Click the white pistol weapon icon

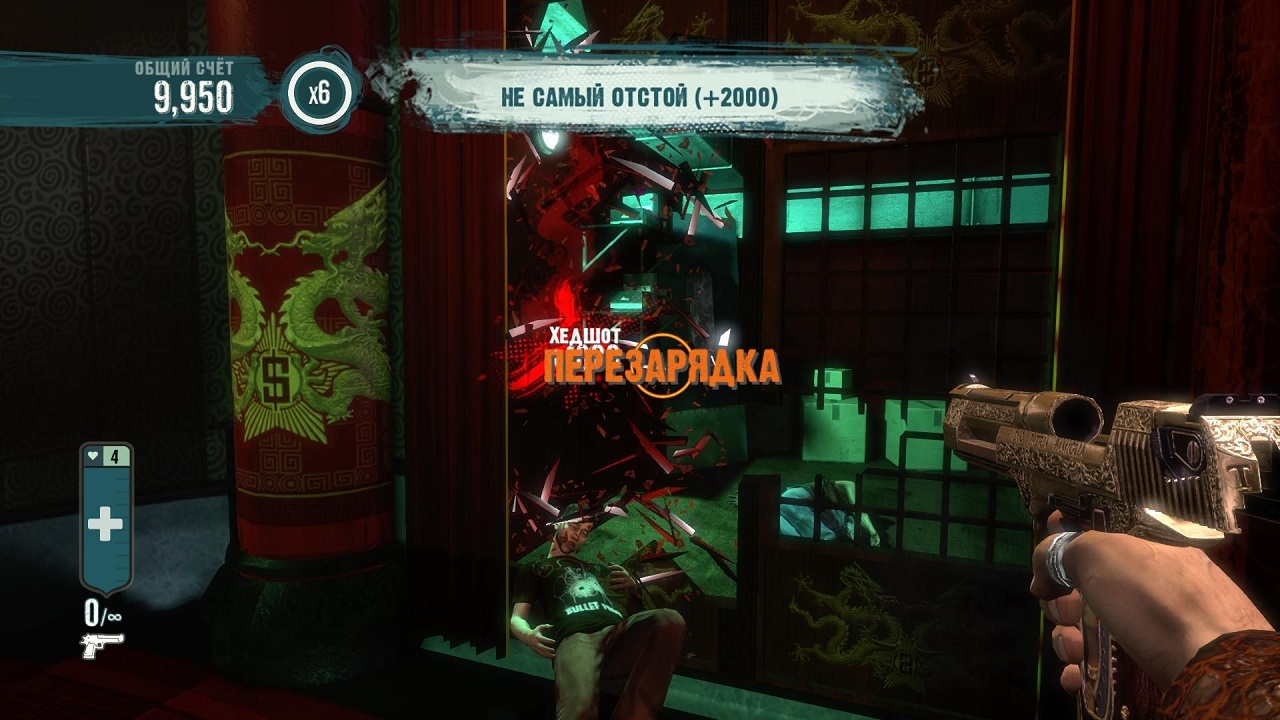pos(102,645)
